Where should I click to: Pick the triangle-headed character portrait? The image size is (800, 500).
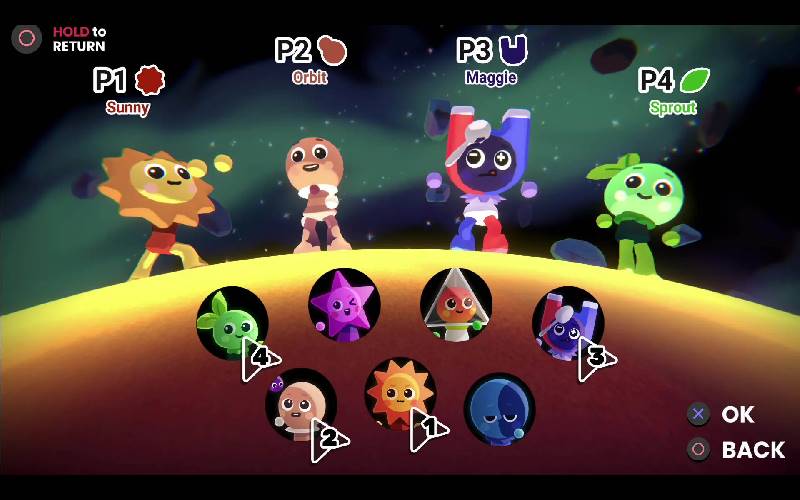(x=456, y=304)
